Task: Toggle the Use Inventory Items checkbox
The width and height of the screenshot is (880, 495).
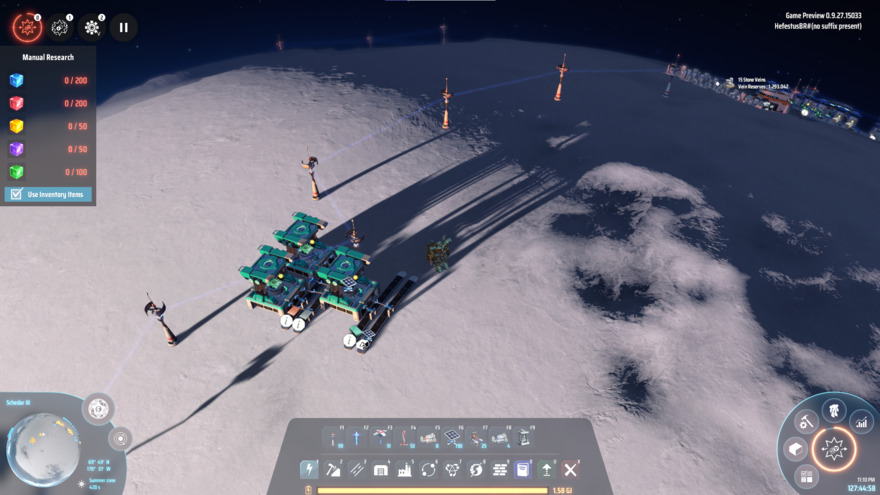Action: (x=15, y=194)
